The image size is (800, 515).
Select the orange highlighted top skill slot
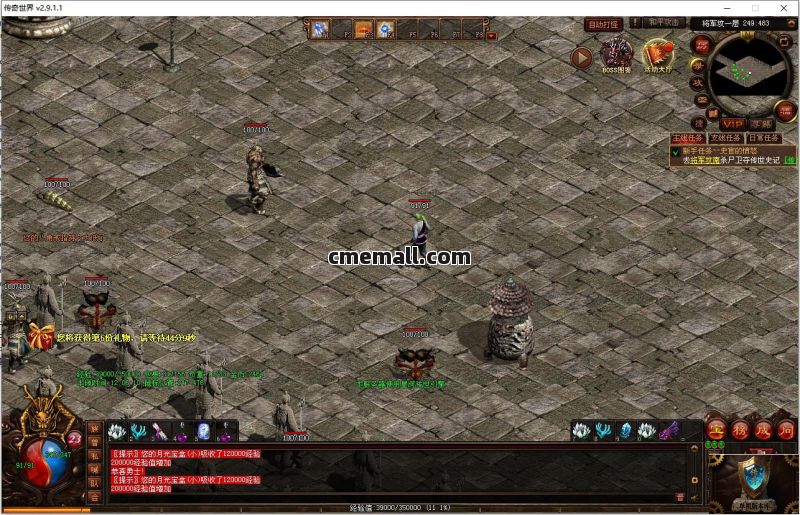(x=364, y=30)
